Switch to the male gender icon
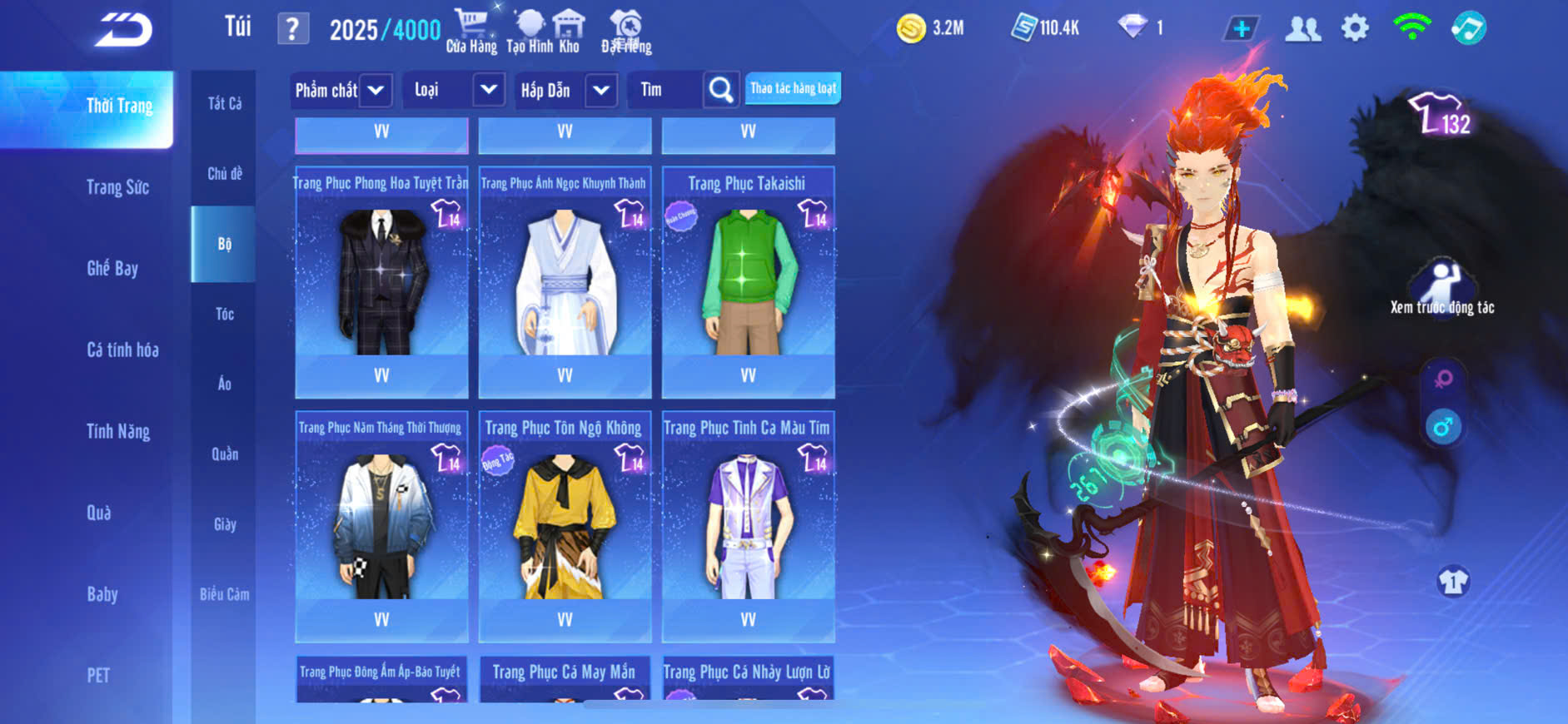 click(1443, 428)
